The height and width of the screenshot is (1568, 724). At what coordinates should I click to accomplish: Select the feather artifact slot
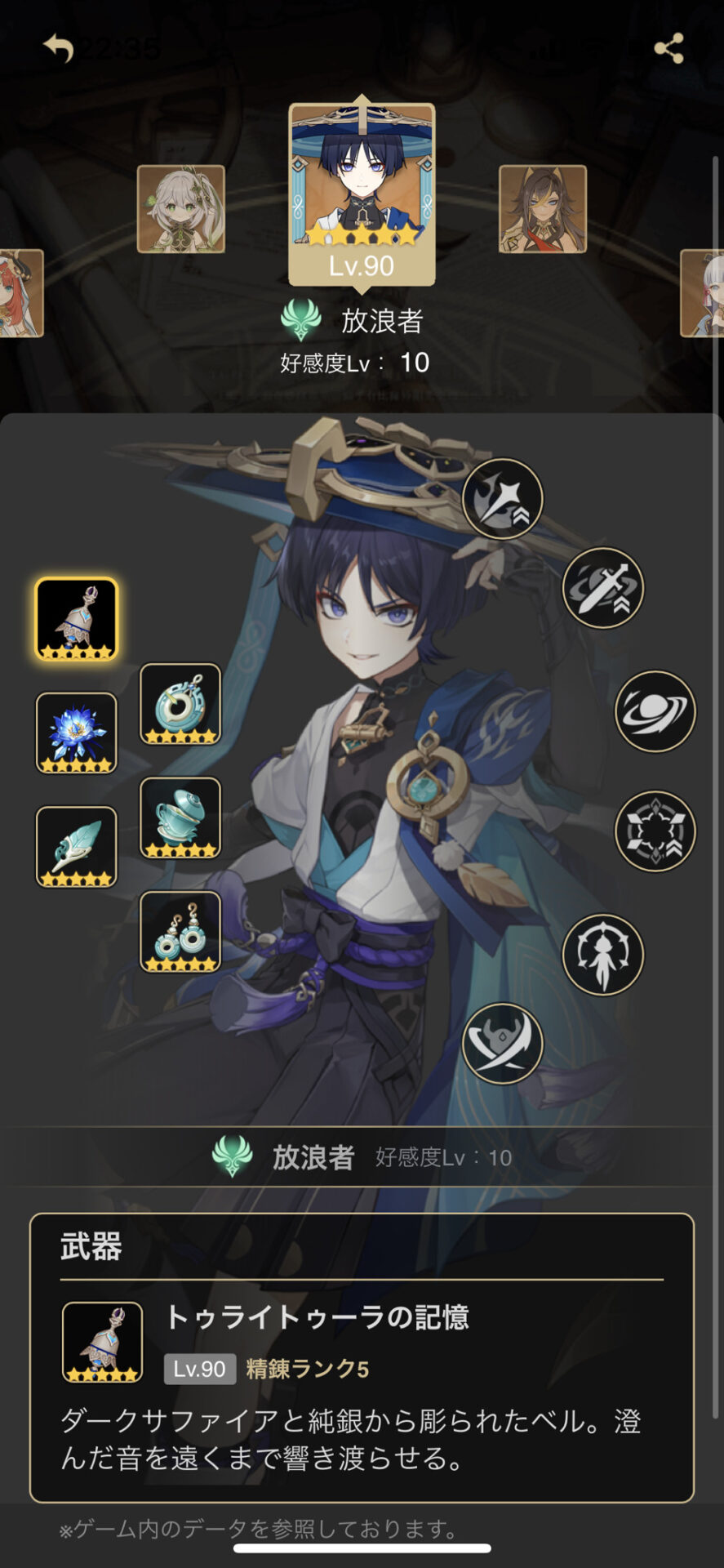pos(77,847)
